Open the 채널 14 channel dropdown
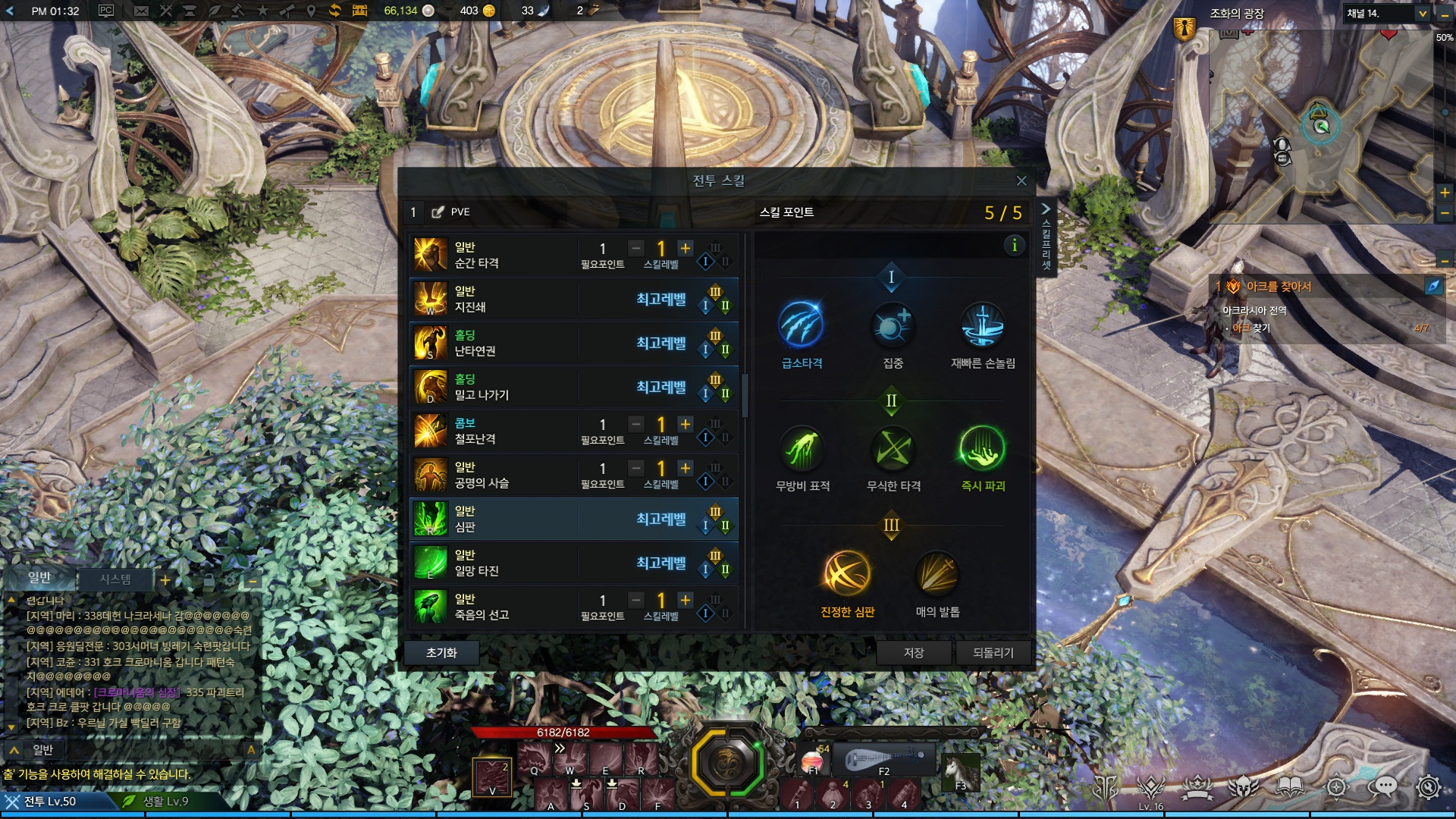The width and height of the screenshot is (1456, 819). coord(1423,14)
